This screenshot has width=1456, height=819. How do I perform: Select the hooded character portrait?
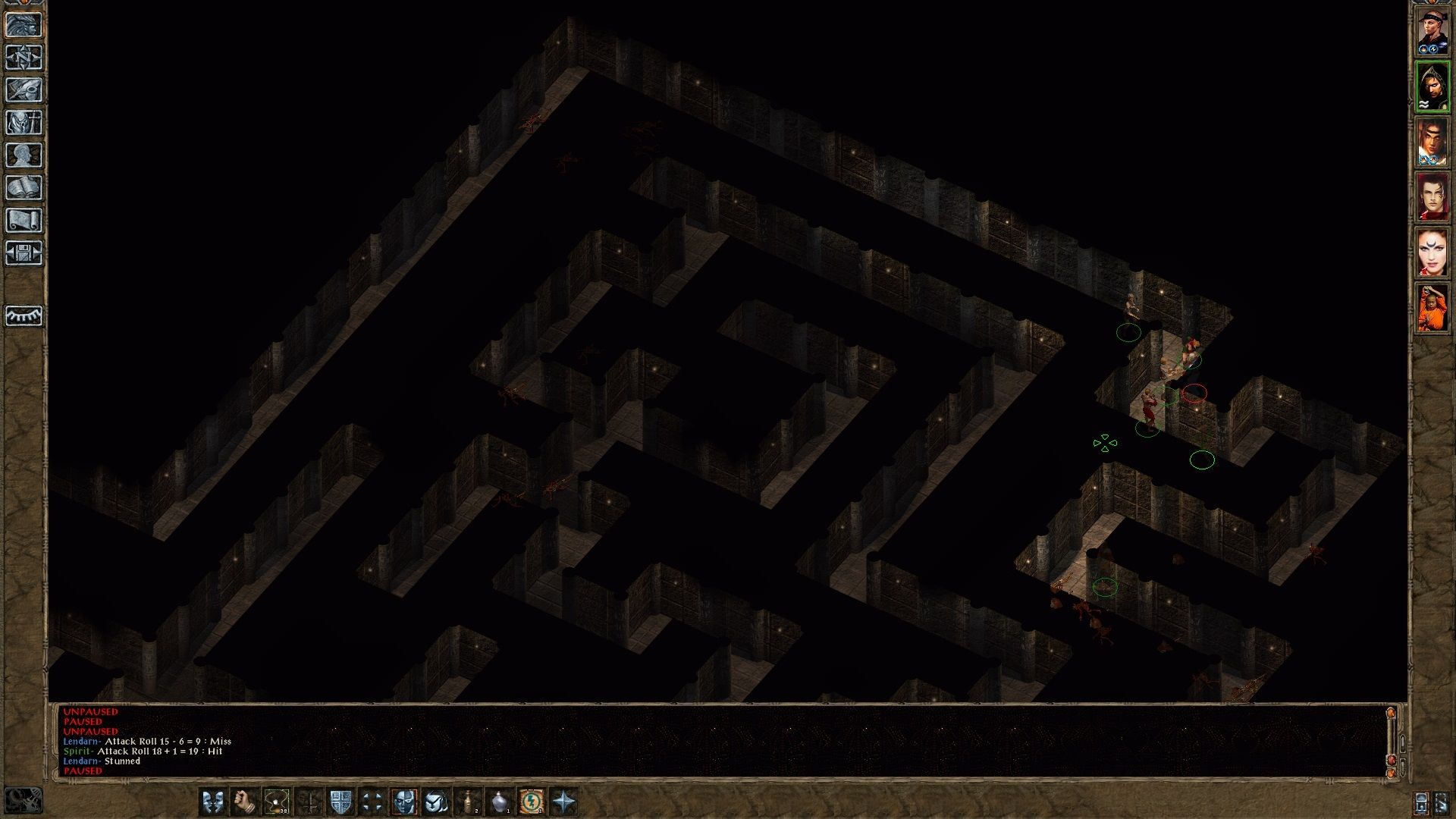point(1432,87)
